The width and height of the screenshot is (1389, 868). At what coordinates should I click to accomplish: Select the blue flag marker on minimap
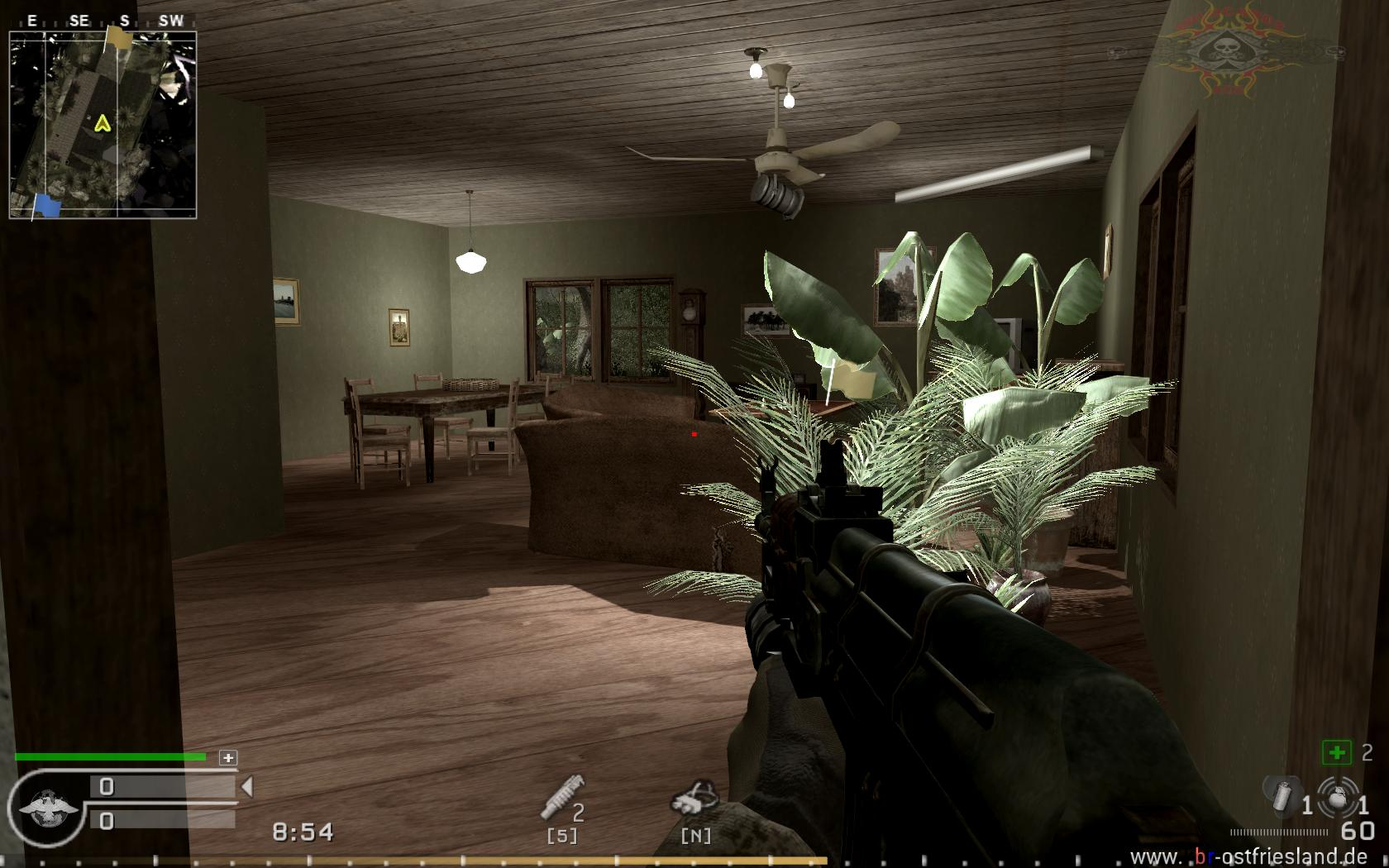tap(48, 205)
